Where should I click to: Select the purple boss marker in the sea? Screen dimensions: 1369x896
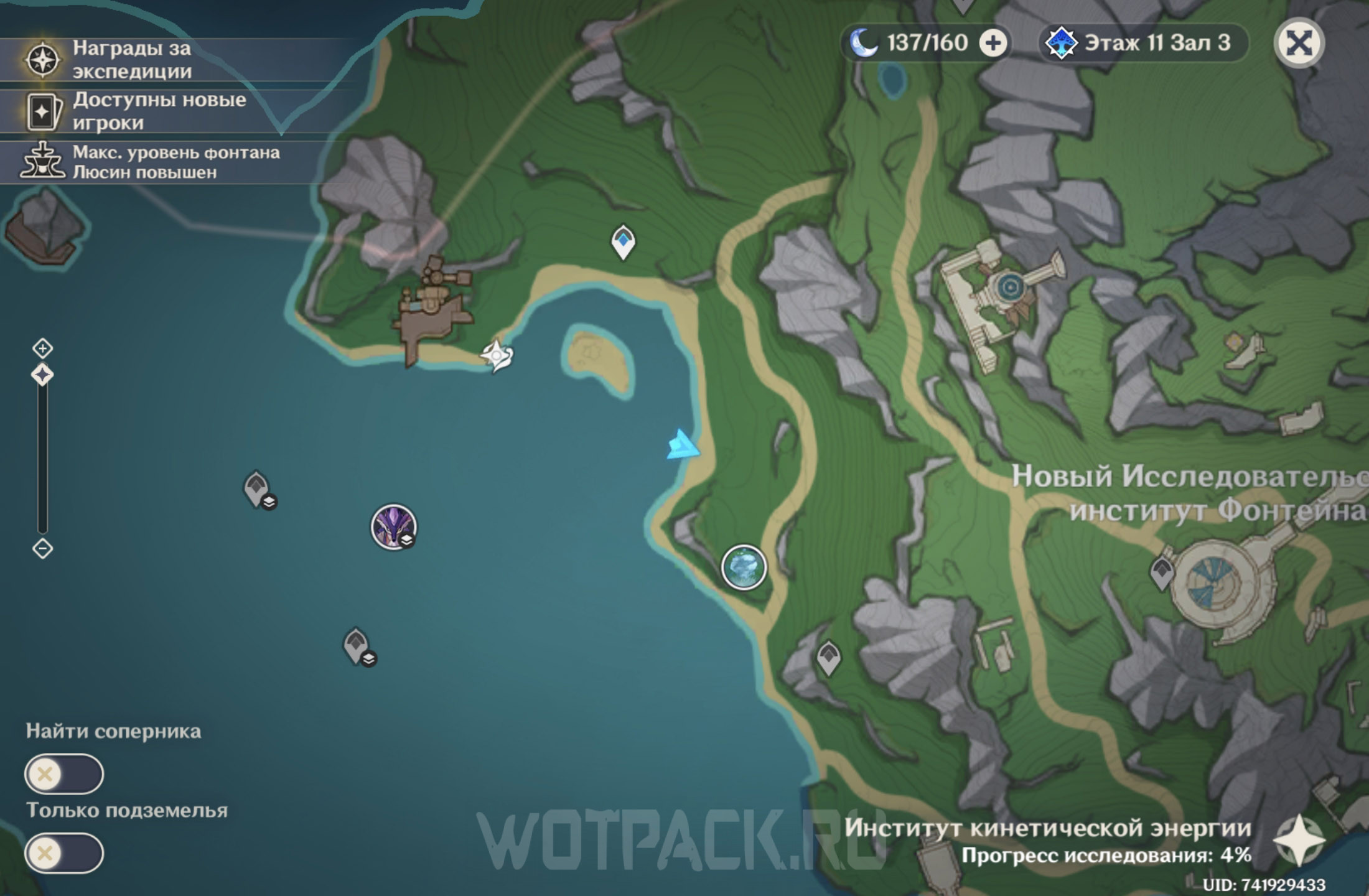coord(393,527)
